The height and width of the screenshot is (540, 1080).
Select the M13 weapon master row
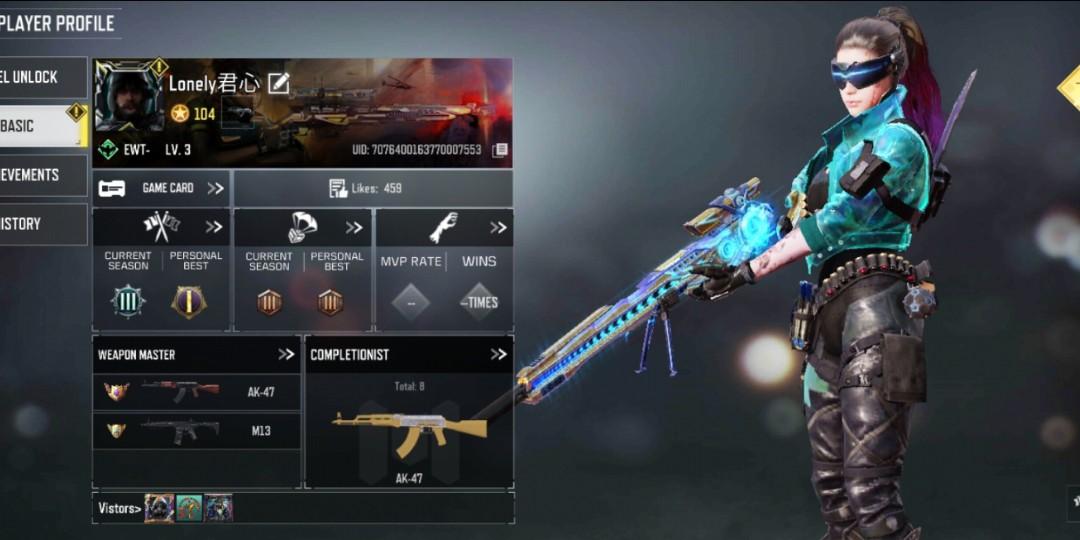(196, 431)
